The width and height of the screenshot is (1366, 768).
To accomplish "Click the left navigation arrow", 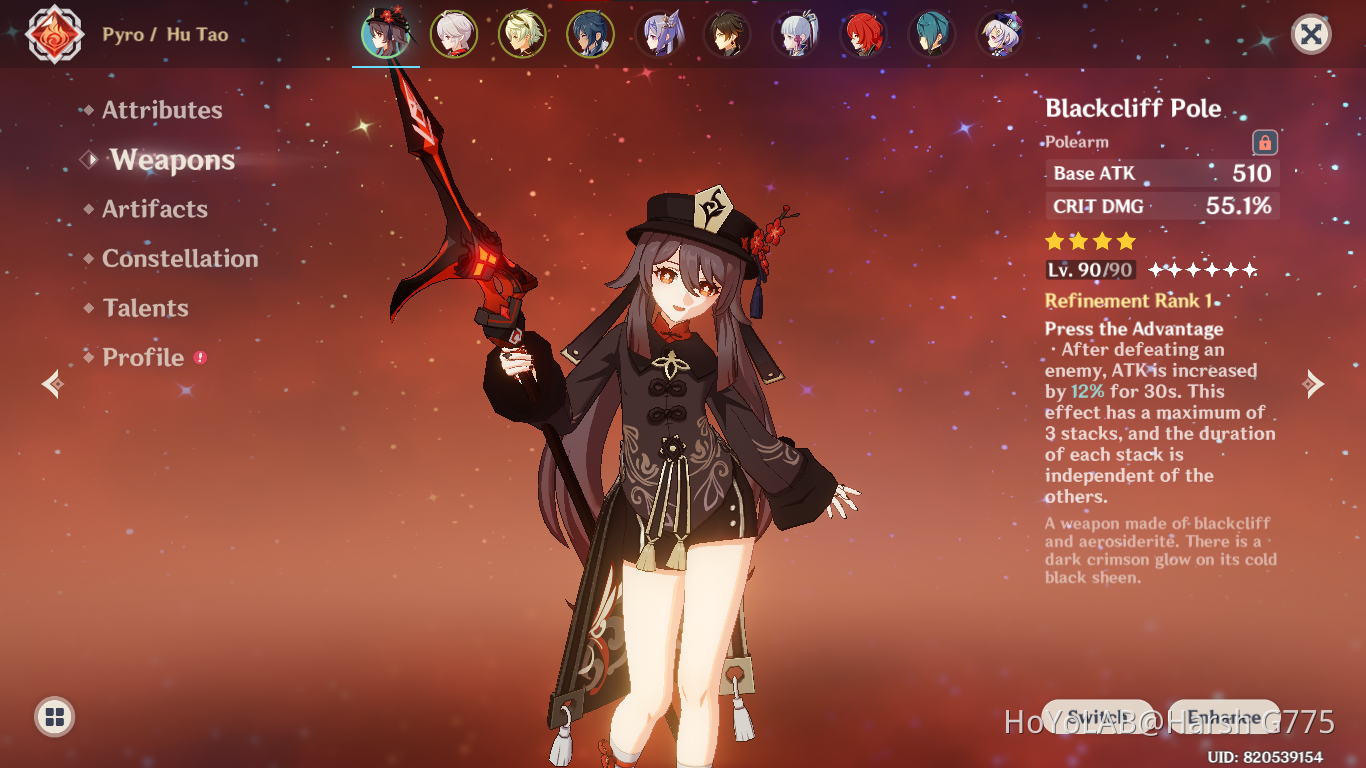I will click(50, 384).
